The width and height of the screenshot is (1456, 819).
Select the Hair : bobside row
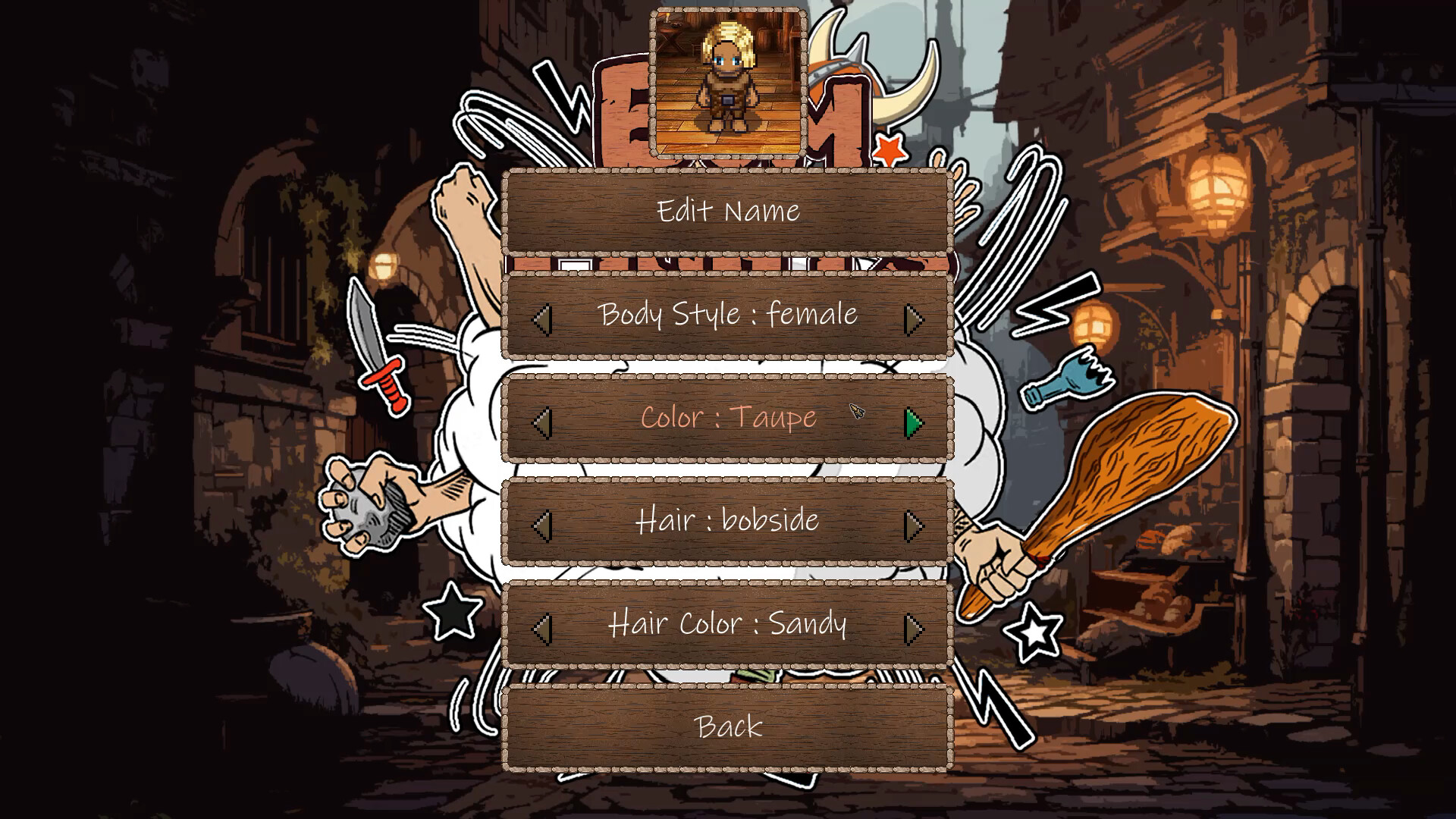(728, 521)
